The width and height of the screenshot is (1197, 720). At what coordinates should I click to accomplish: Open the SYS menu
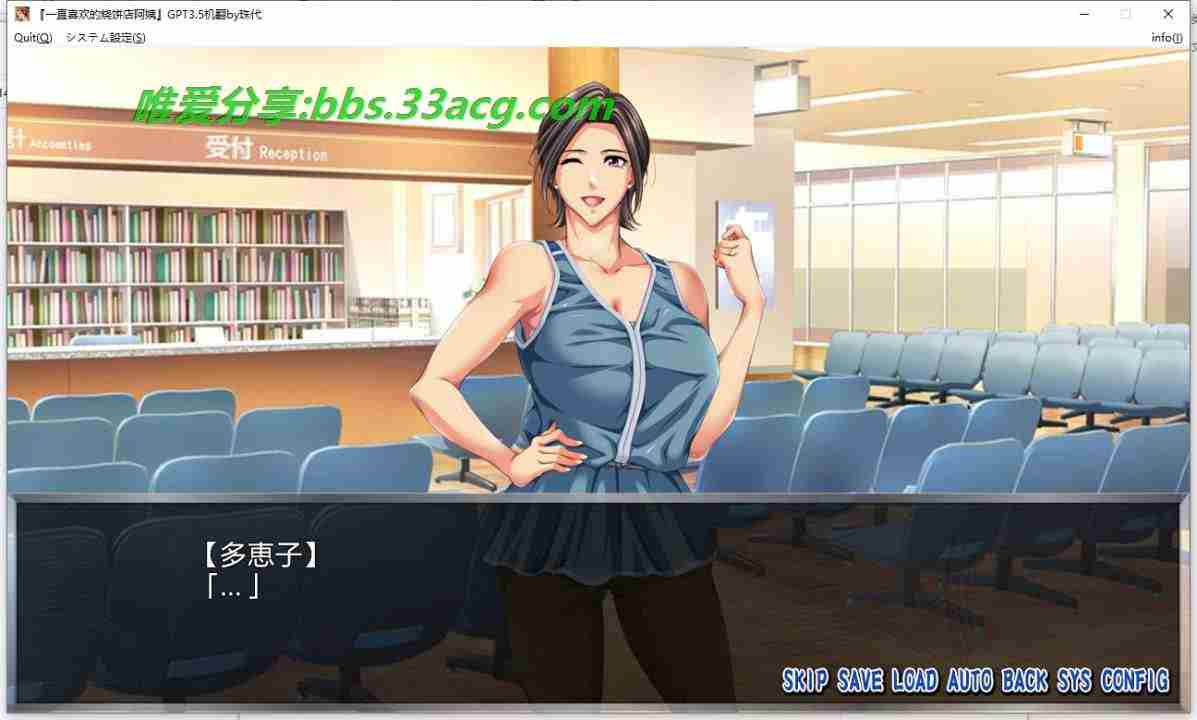pos(1073,681)
